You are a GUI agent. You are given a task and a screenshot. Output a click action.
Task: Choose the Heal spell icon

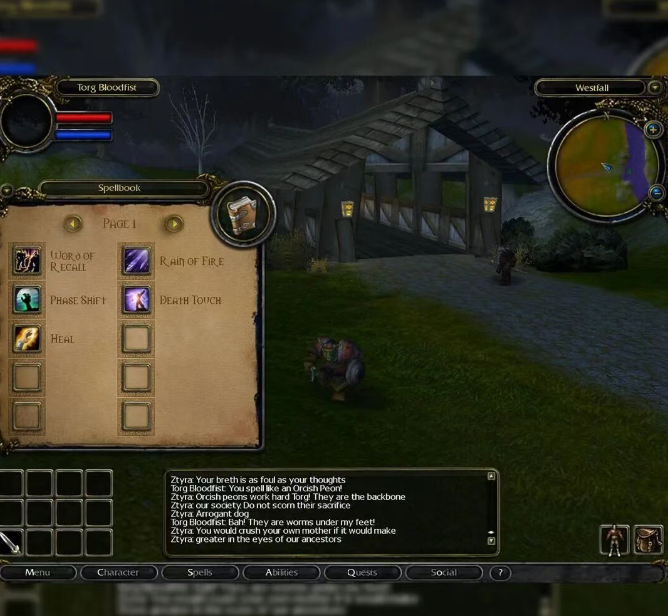tap(27, 338)
